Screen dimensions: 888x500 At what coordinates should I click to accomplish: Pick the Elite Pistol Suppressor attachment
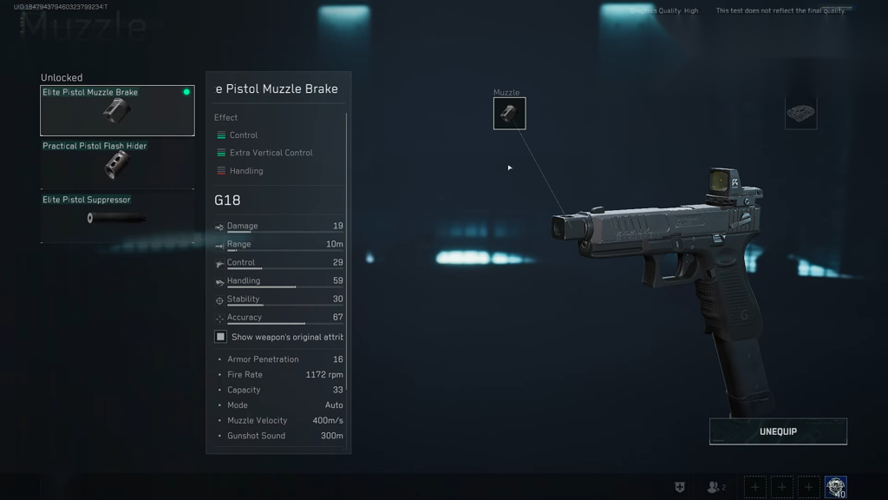pos(117,217)
